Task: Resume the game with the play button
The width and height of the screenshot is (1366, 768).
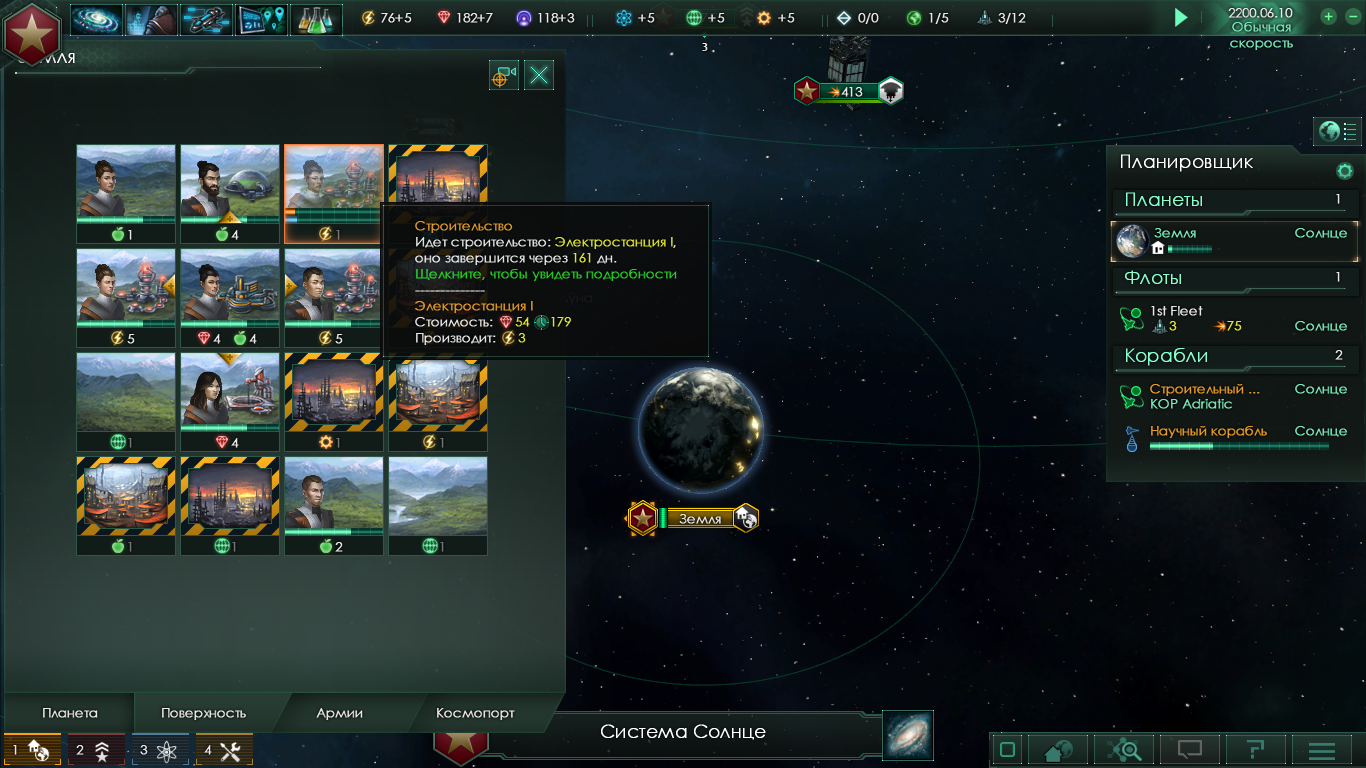Action: pyautogui.click(x=1181, y=17)
